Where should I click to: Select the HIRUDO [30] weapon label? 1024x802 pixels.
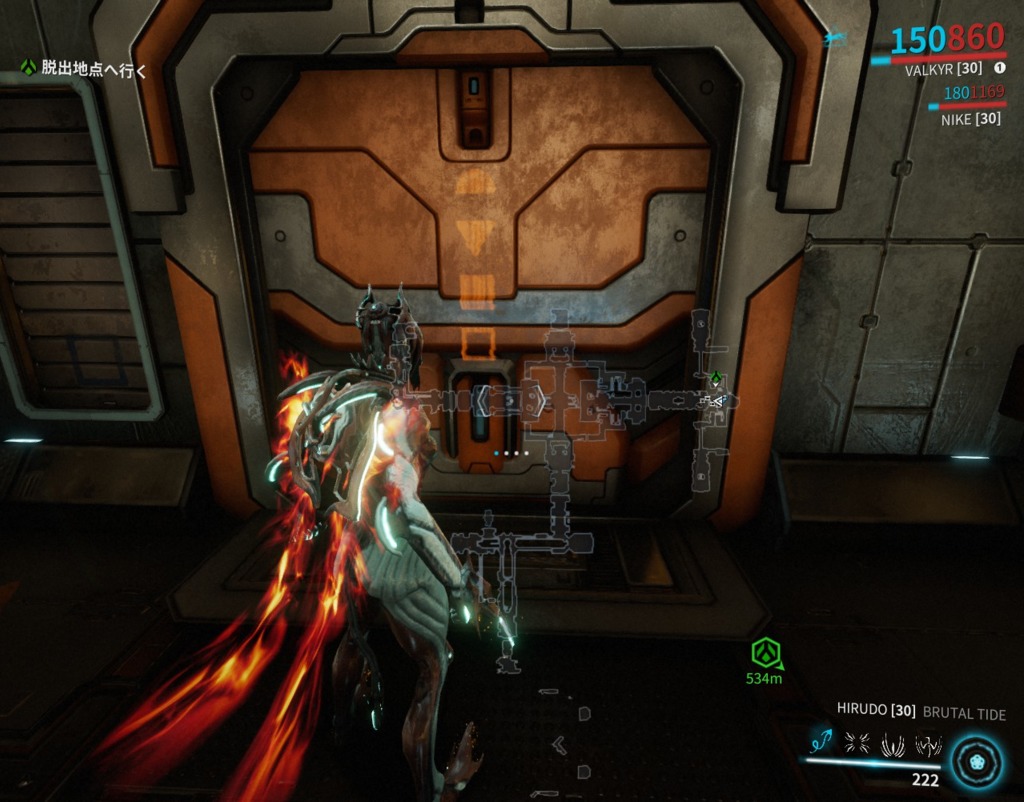[x=876, y=712]
